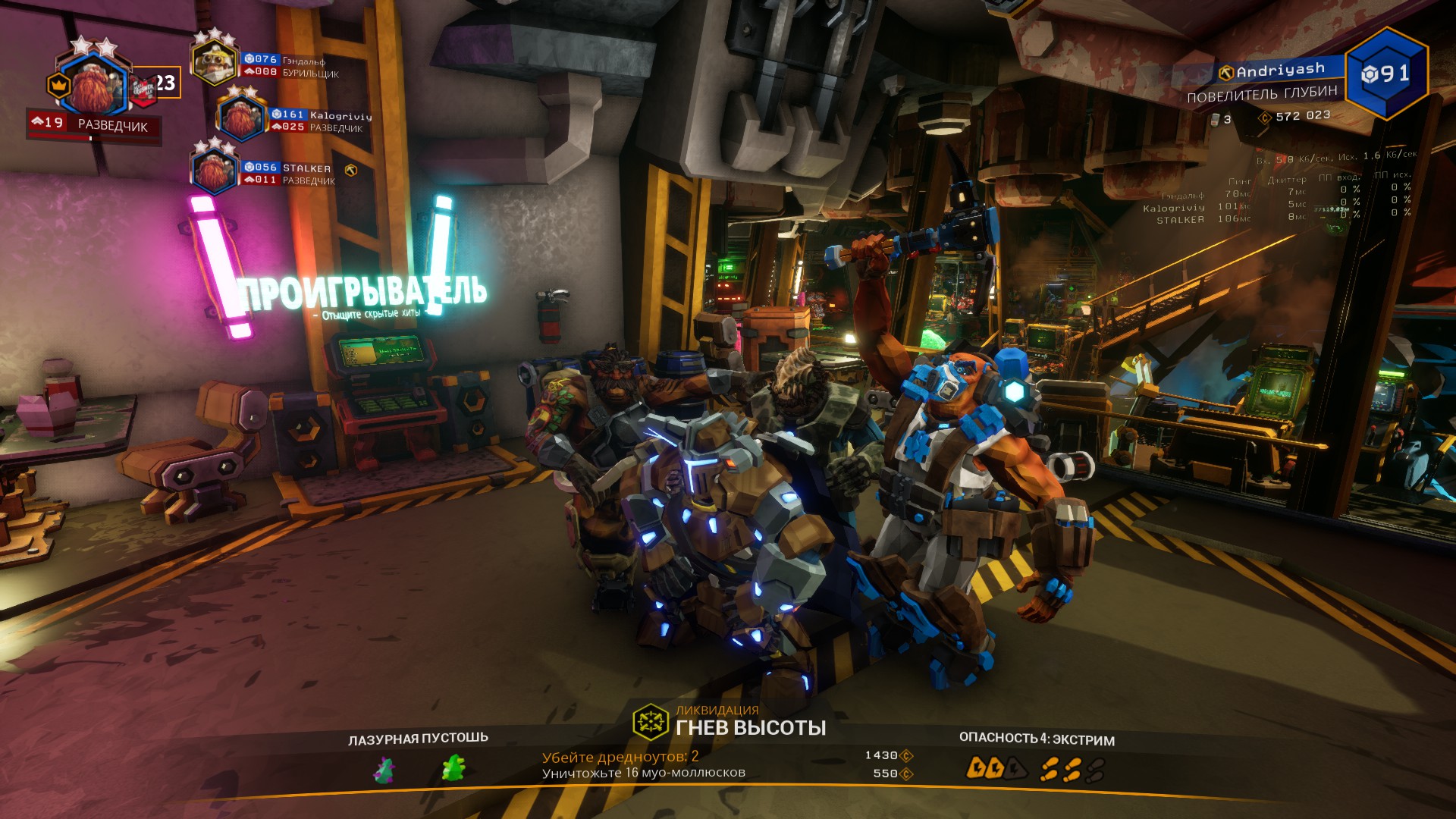Click the green mineral resource icon

point(453,768)
